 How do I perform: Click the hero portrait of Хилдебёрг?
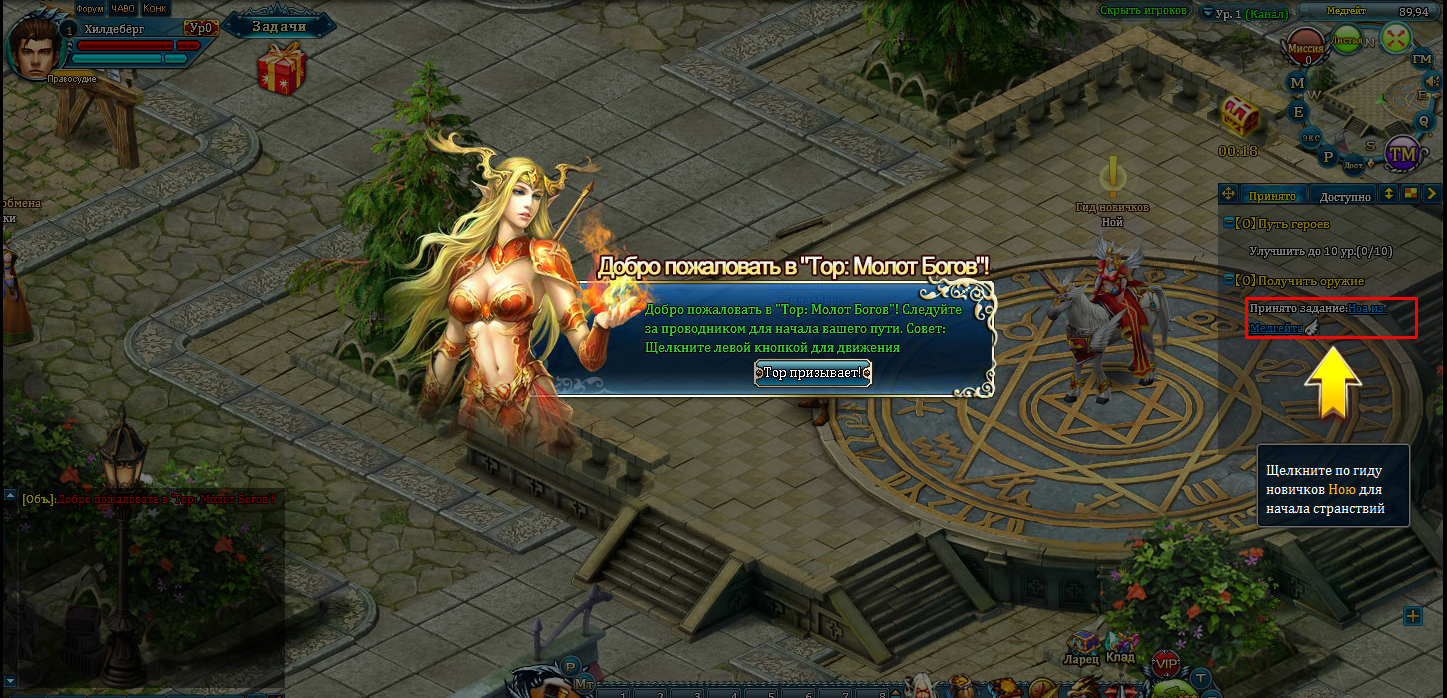point(34,45)
